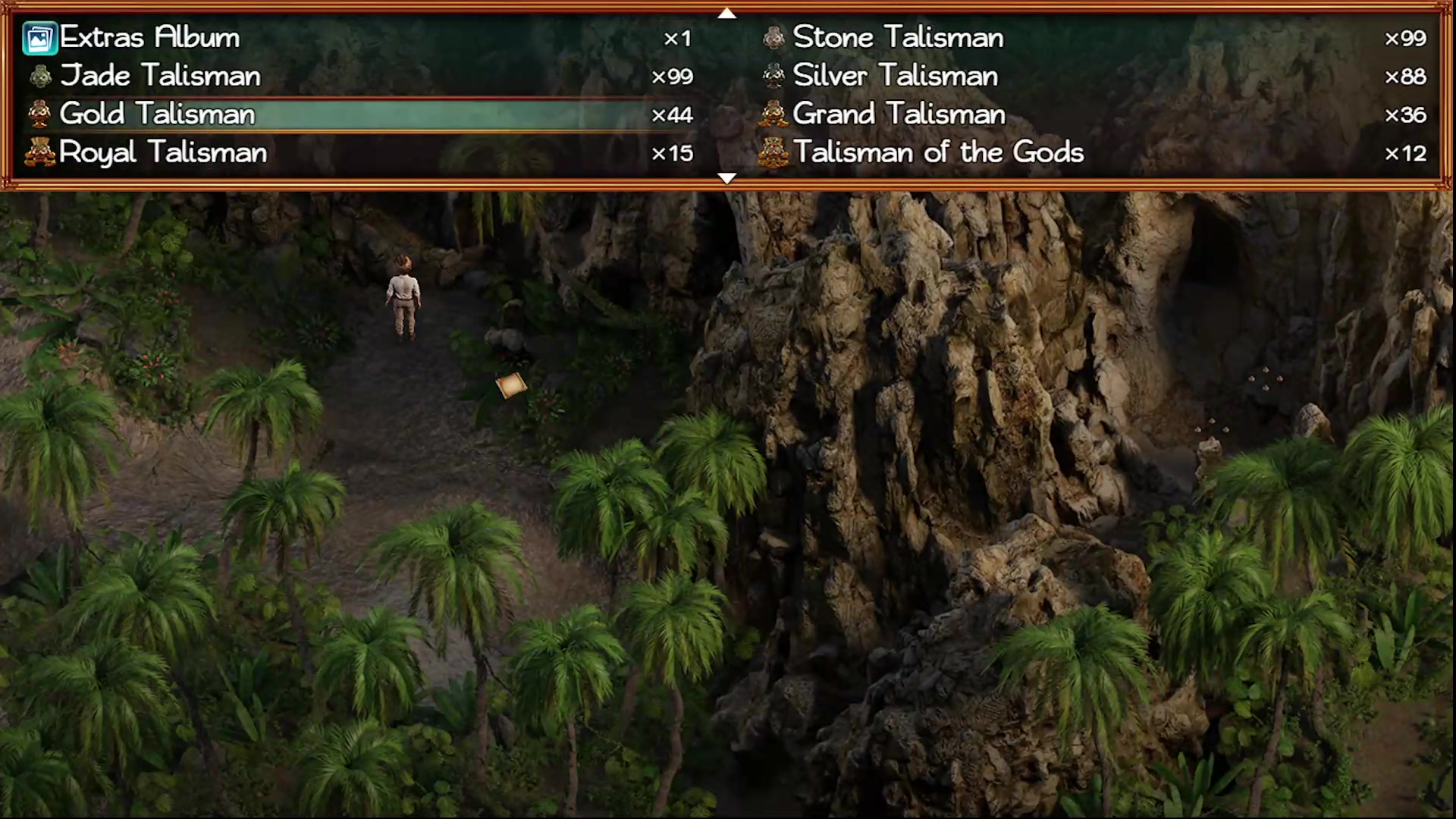Select the highlighted Gold Talisman row
The width and height of the screenshot is (1456, 819).
pos(157,115)
